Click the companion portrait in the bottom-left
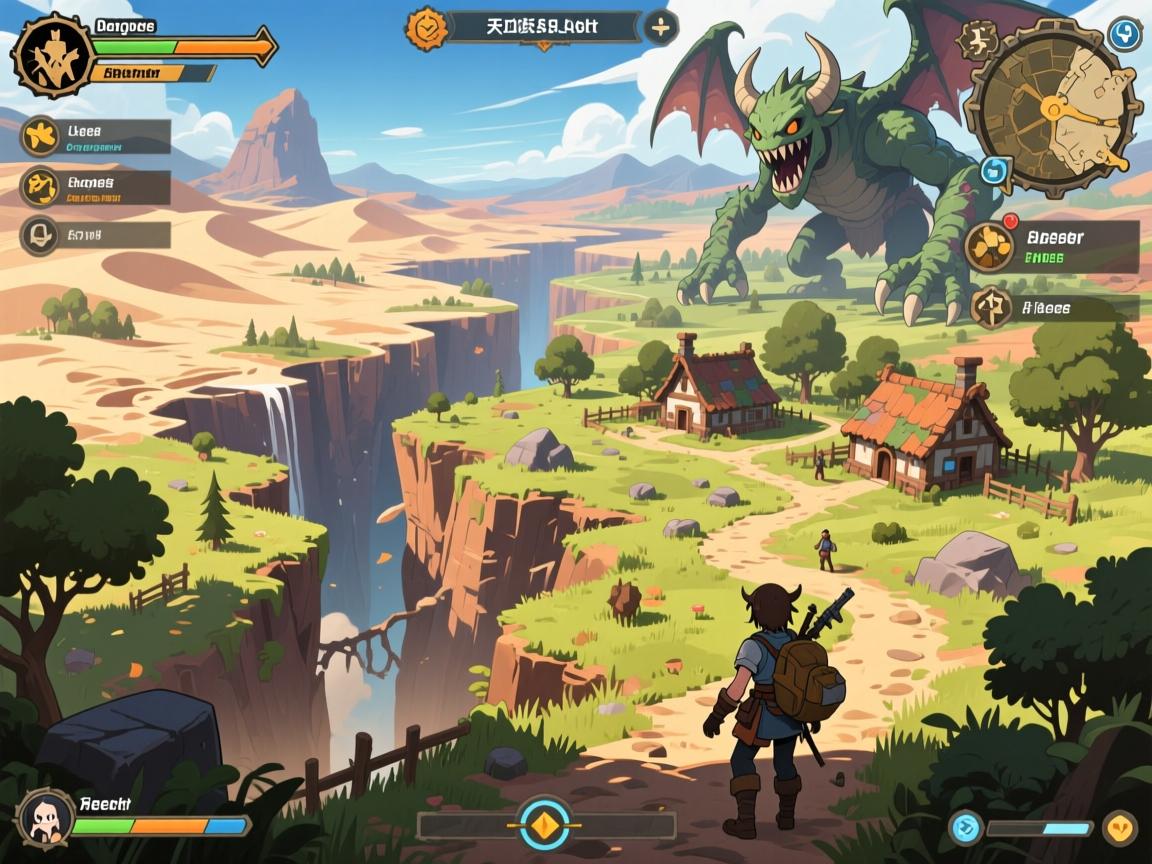Screen dimensions: 1152x864 pyautogui.click(x=45, y=817)
